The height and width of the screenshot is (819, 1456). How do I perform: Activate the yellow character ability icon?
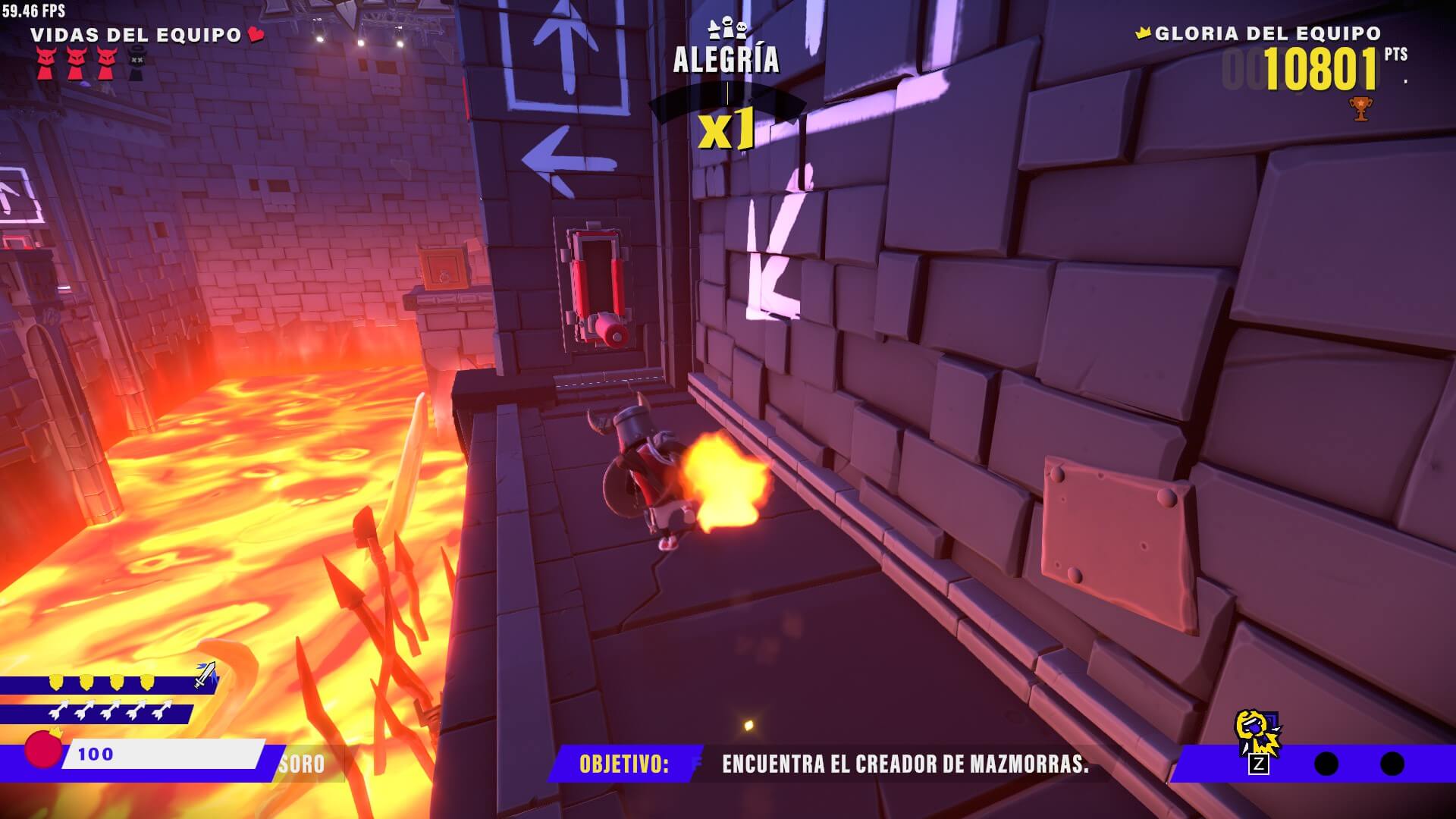click(x=1257, y=733)
